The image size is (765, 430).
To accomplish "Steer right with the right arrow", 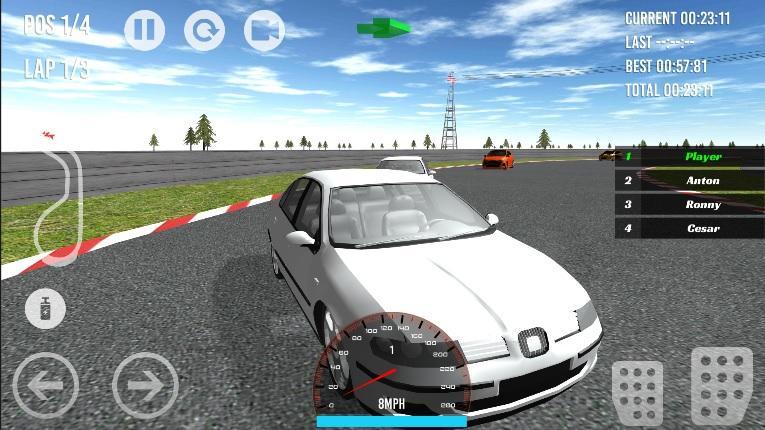I will coord(145,384).
